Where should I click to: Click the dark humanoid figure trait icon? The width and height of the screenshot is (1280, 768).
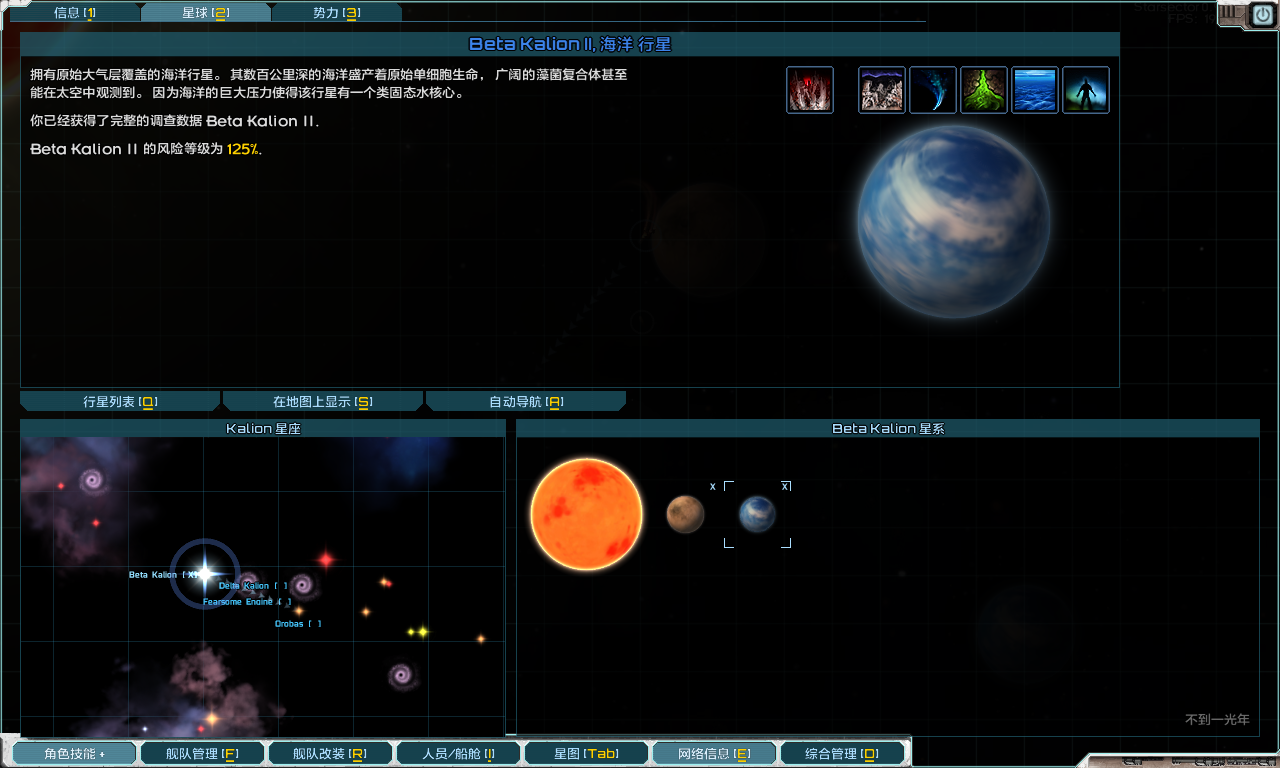(x=1085, y=88)
